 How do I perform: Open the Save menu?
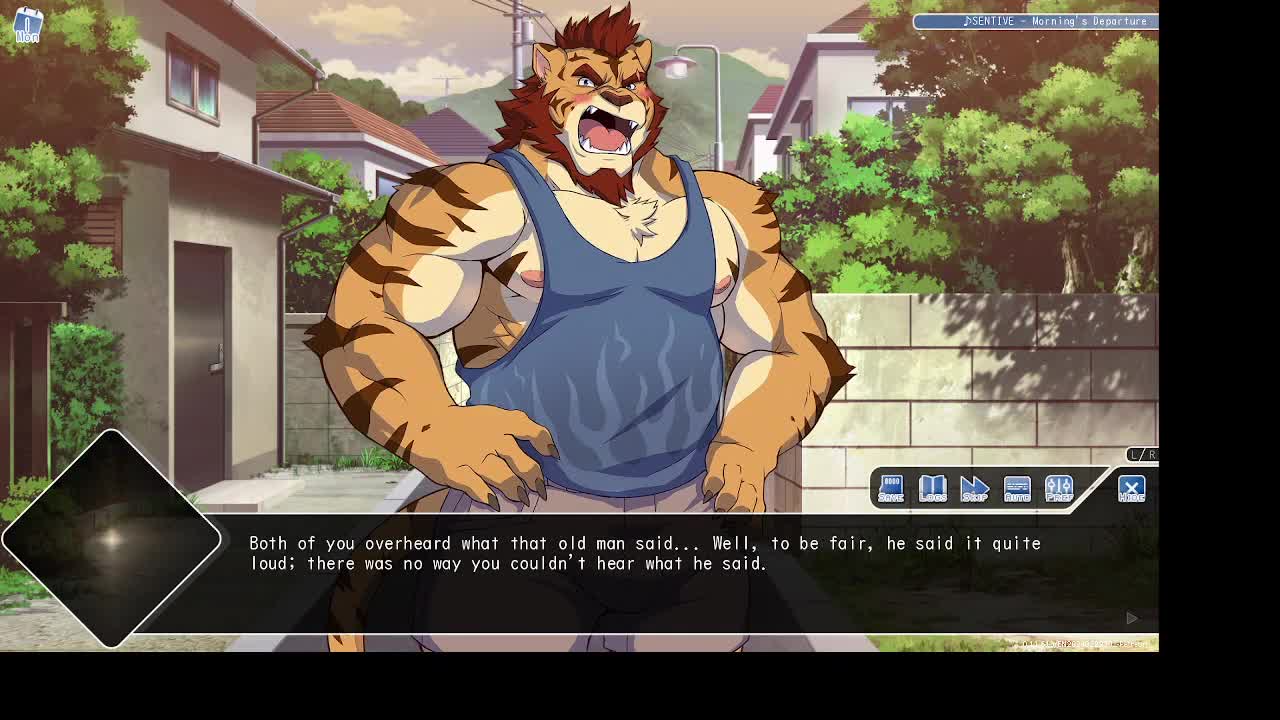click(890, 488)
